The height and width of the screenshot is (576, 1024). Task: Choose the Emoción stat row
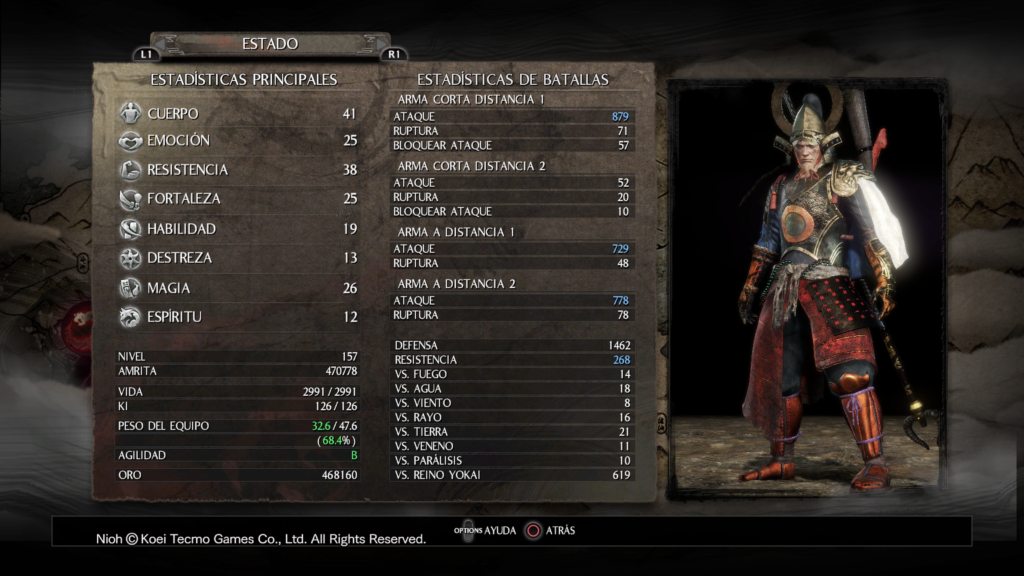238,141
